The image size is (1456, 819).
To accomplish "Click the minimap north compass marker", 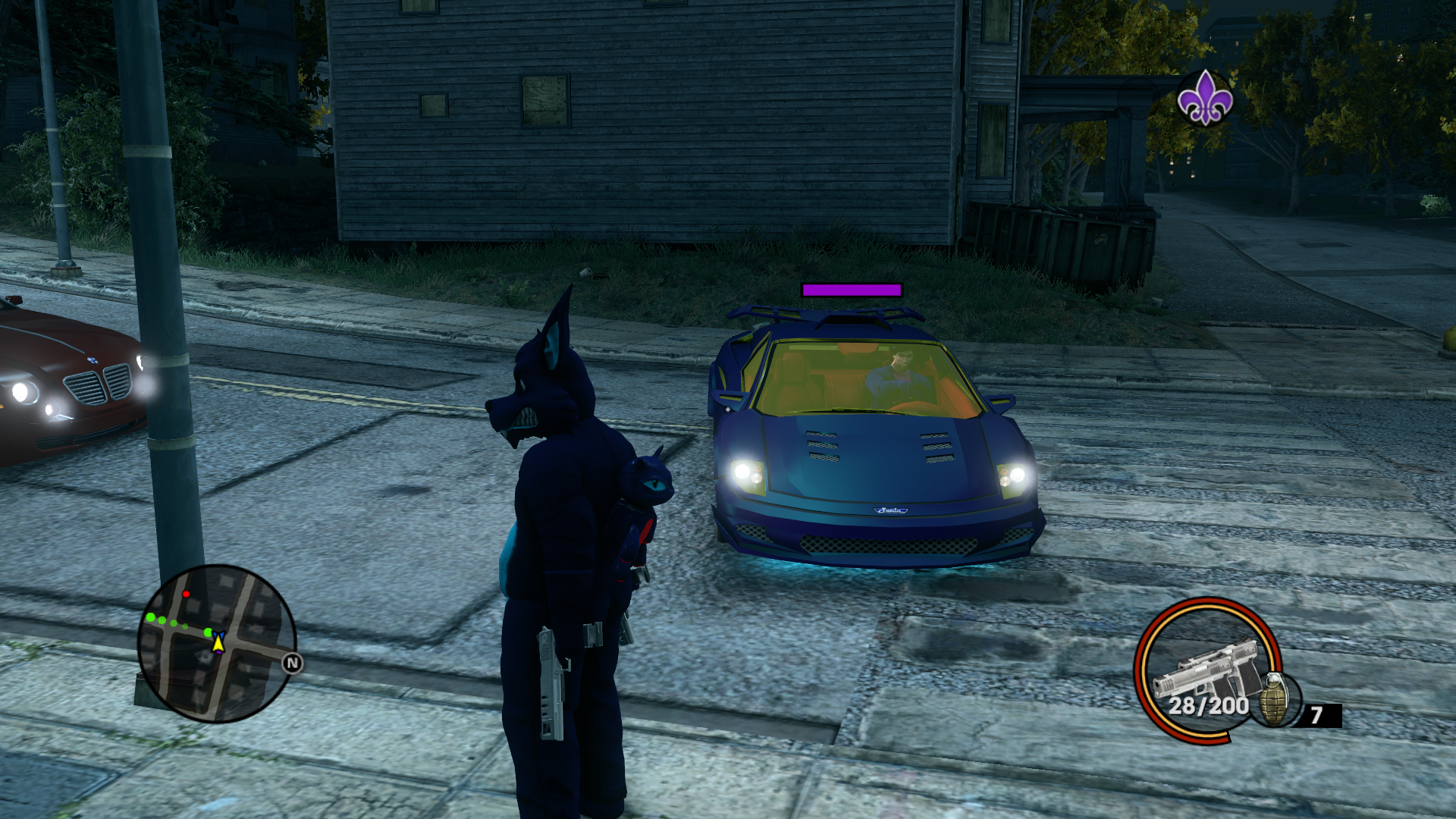I will 292,664.
